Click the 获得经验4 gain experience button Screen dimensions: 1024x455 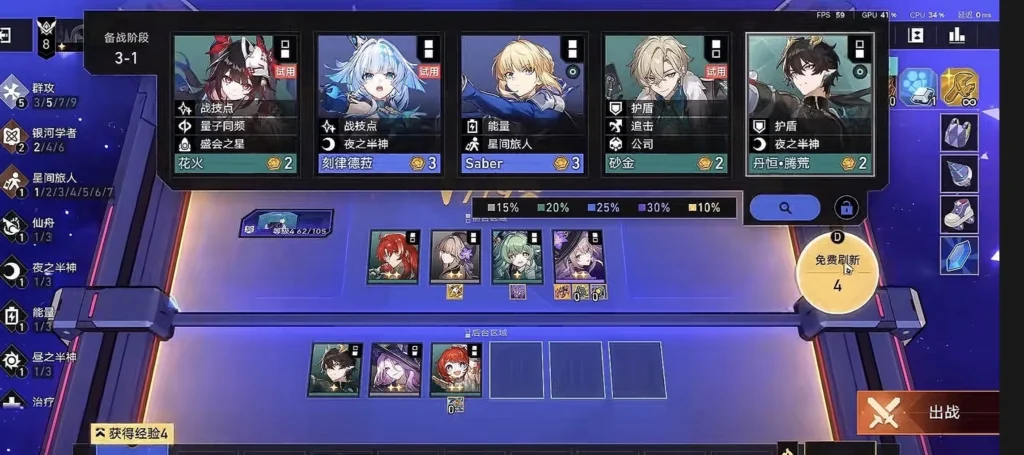(x=134, y=433)
